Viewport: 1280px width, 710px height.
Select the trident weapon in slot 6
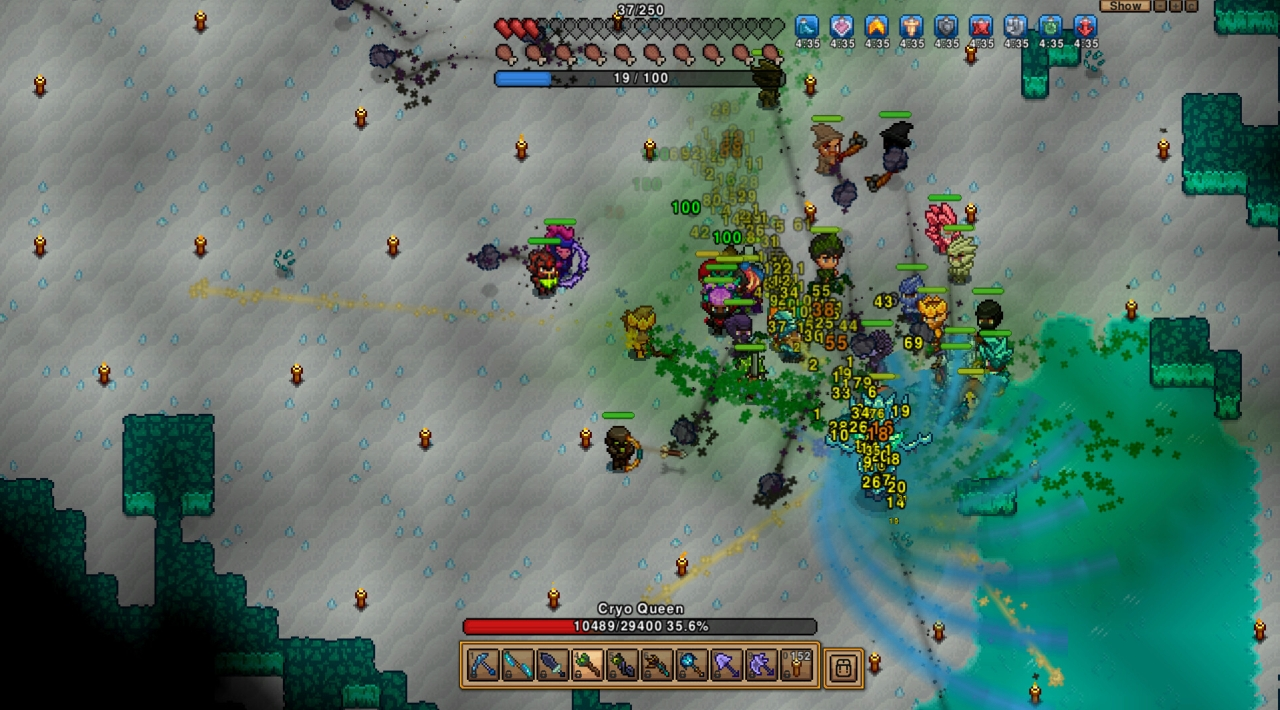[x=657, y=666]
